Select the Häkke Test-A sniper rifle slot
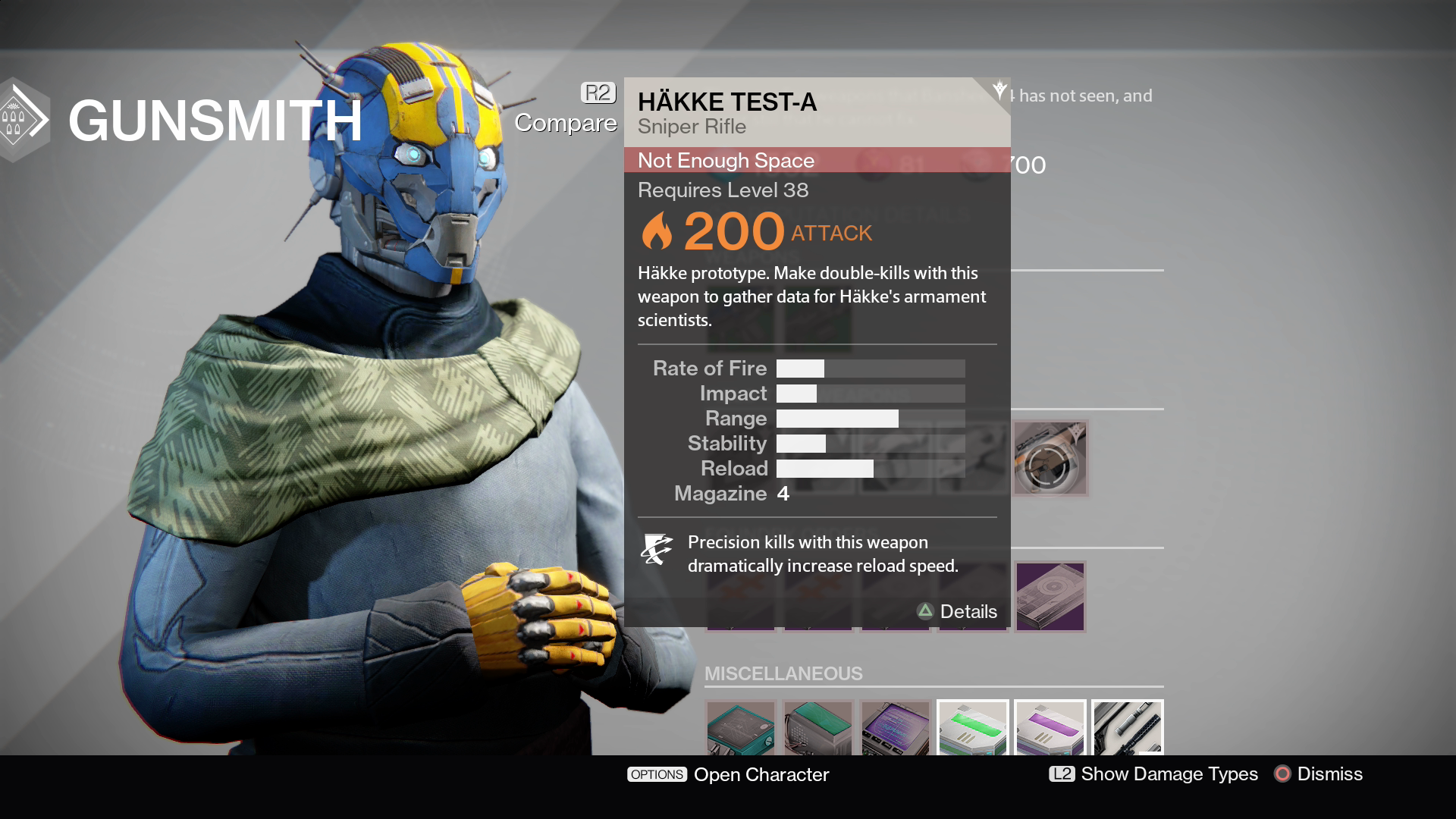Viewport: 1456px width, 819px height. point(1050,458)
